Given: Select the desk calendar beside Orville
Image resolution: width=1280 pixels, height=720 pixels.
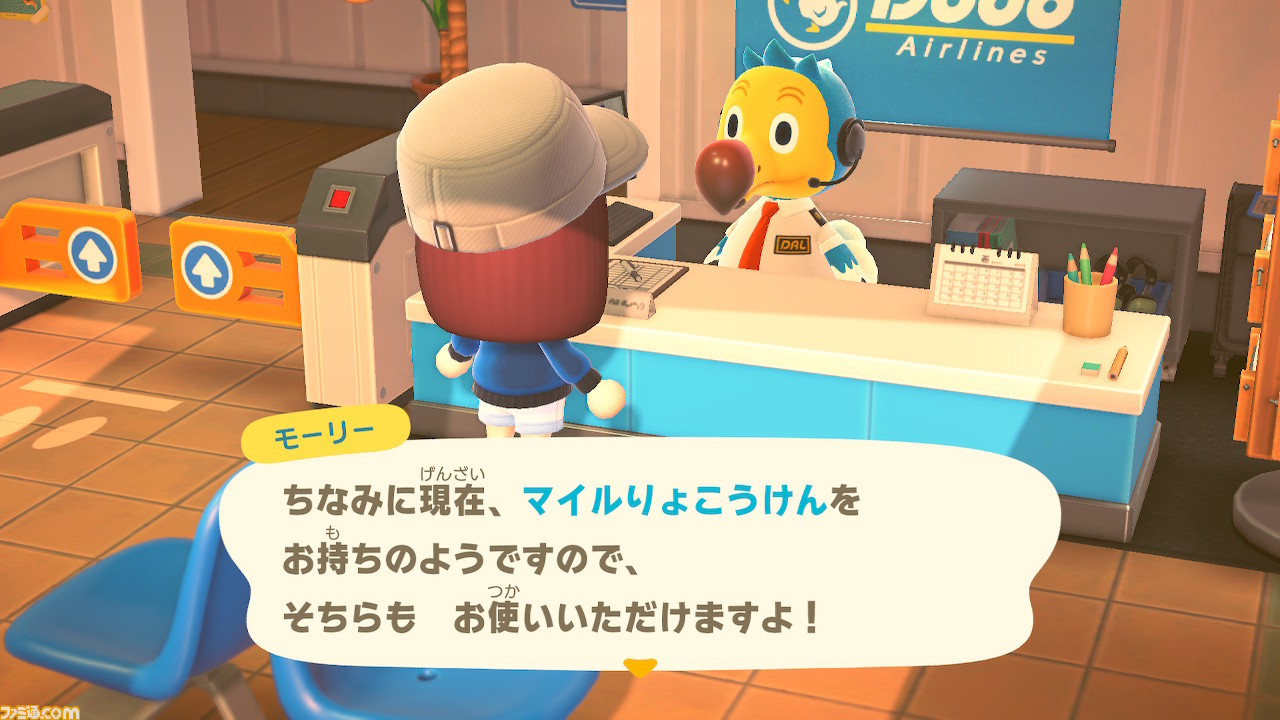Looking at the screenshot, I should pyautogui.click(x=983, y=280).
